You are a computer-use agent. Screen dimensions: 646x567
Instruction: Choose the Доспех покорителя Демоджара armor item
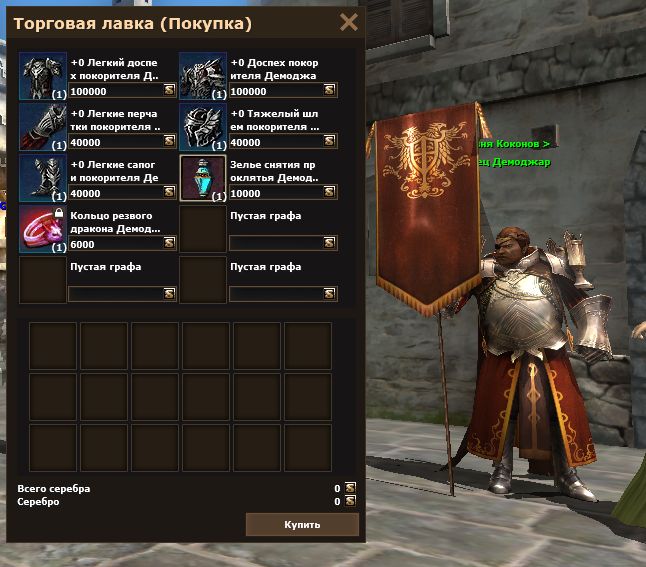(x=204, y=76)
